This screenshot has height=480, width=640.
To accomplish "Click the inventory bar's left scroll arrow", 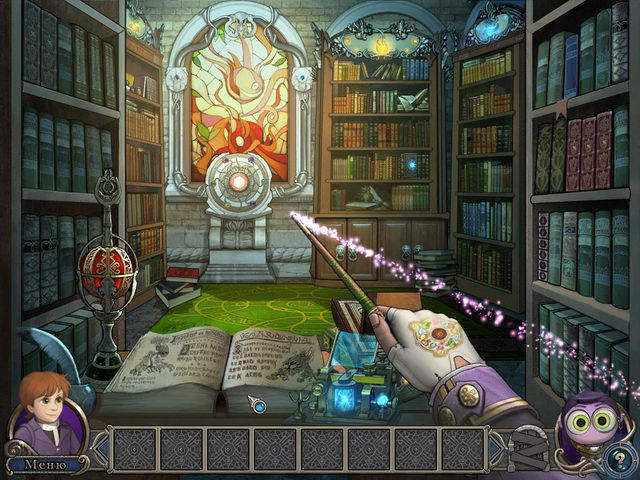I will click(x=98, y=449).
